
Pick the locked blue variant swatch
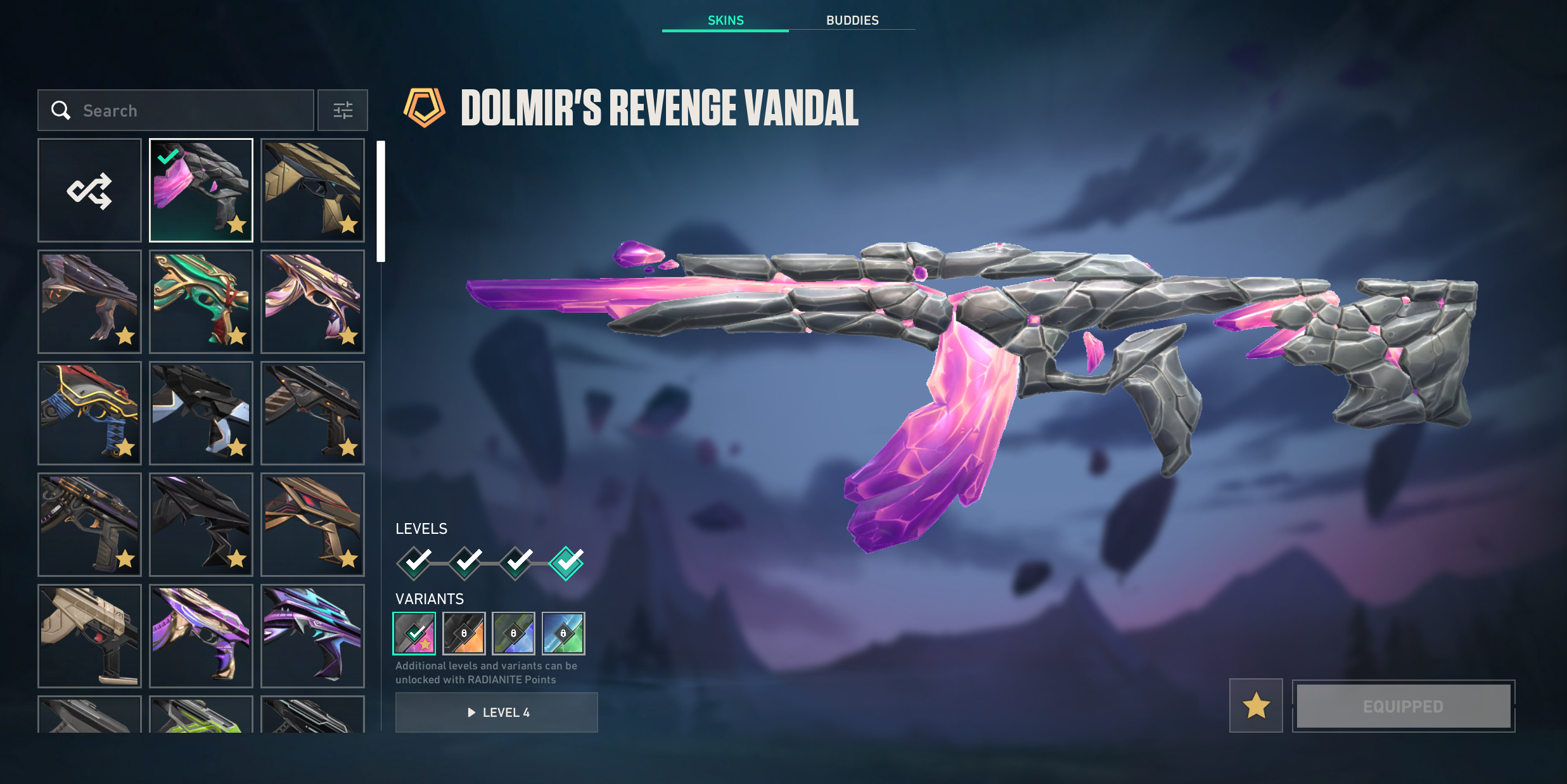click(x=513, y=633)
